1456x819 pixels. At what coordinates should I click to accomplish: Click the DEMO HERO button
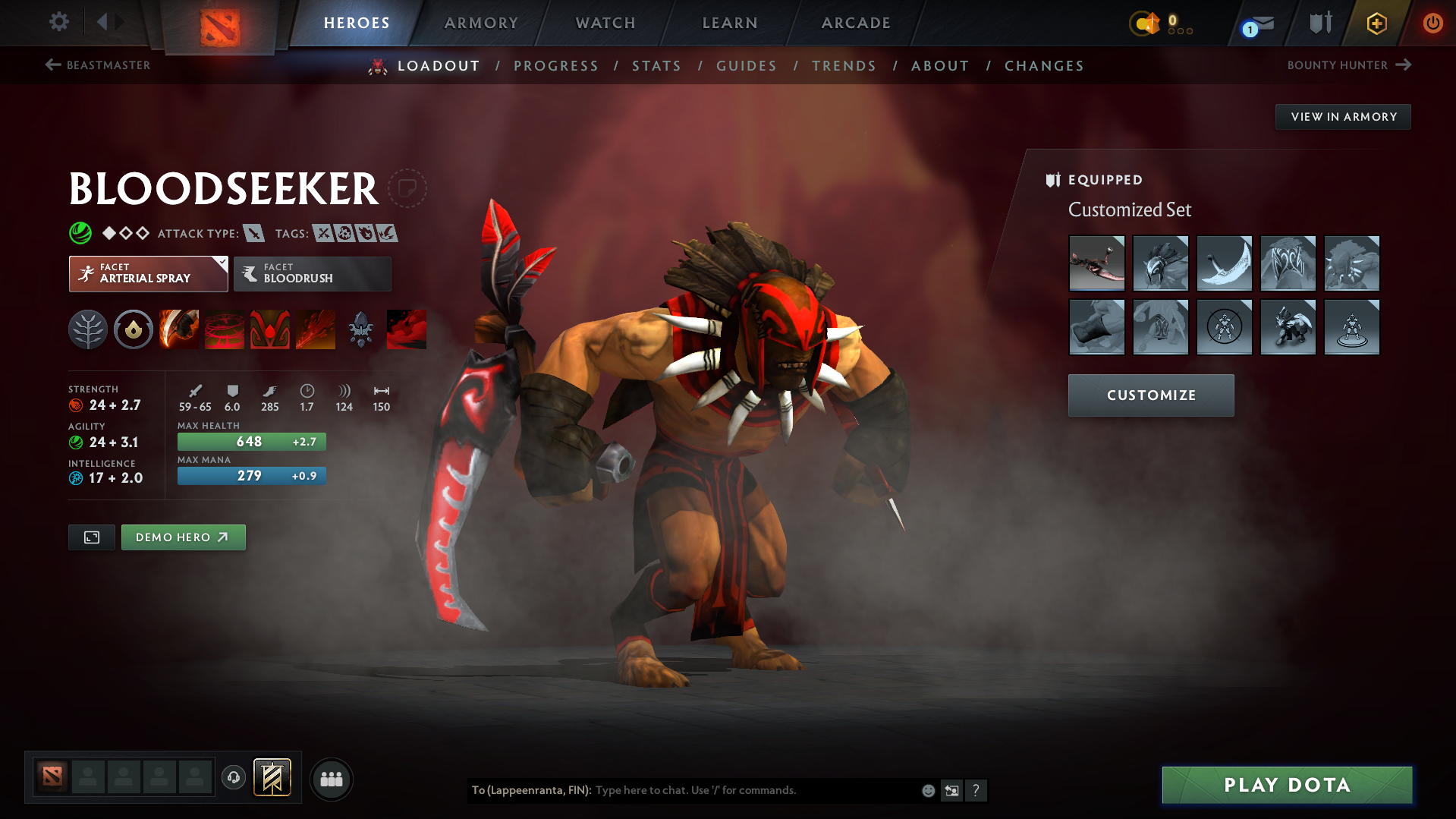click(183, 537)
